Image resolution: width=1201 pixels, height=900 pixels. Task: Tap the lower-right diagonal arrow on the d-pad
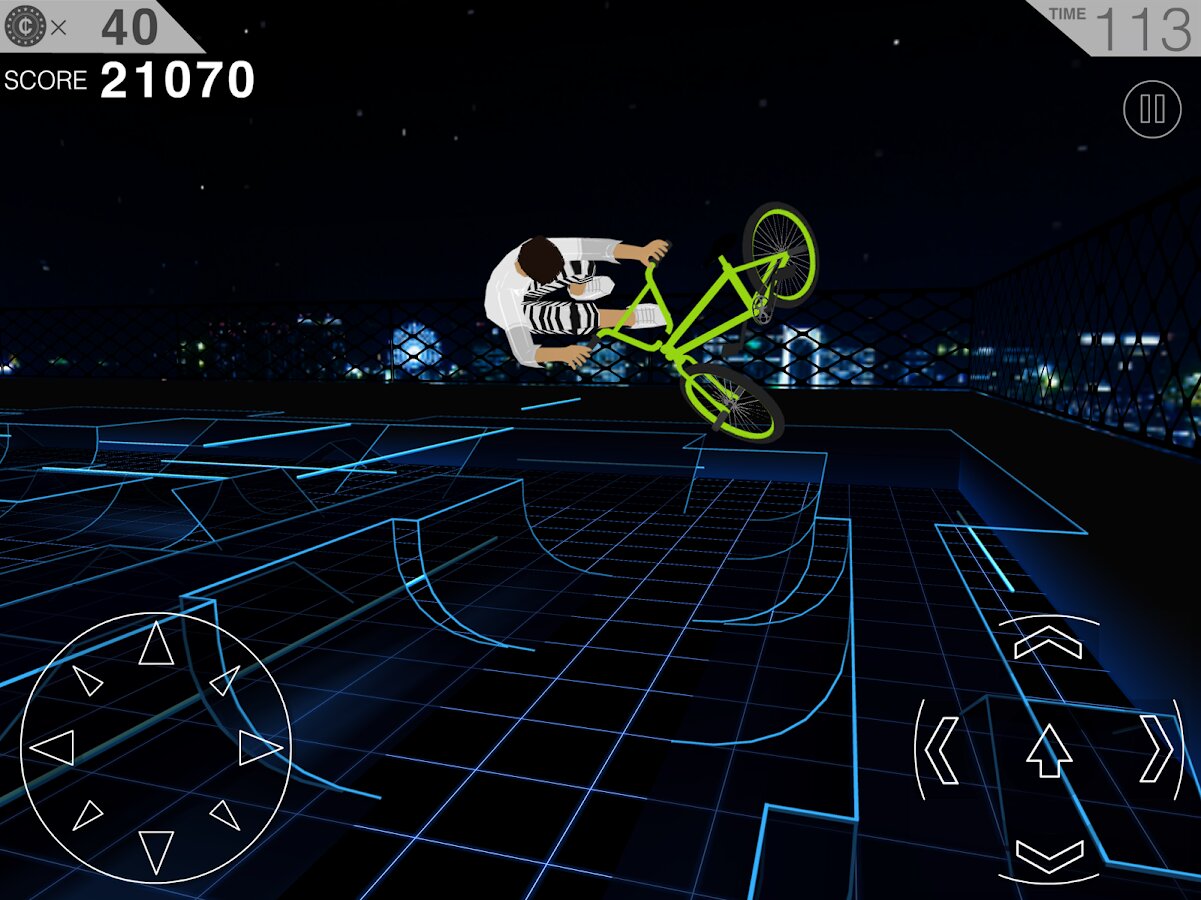coord(225,815)
